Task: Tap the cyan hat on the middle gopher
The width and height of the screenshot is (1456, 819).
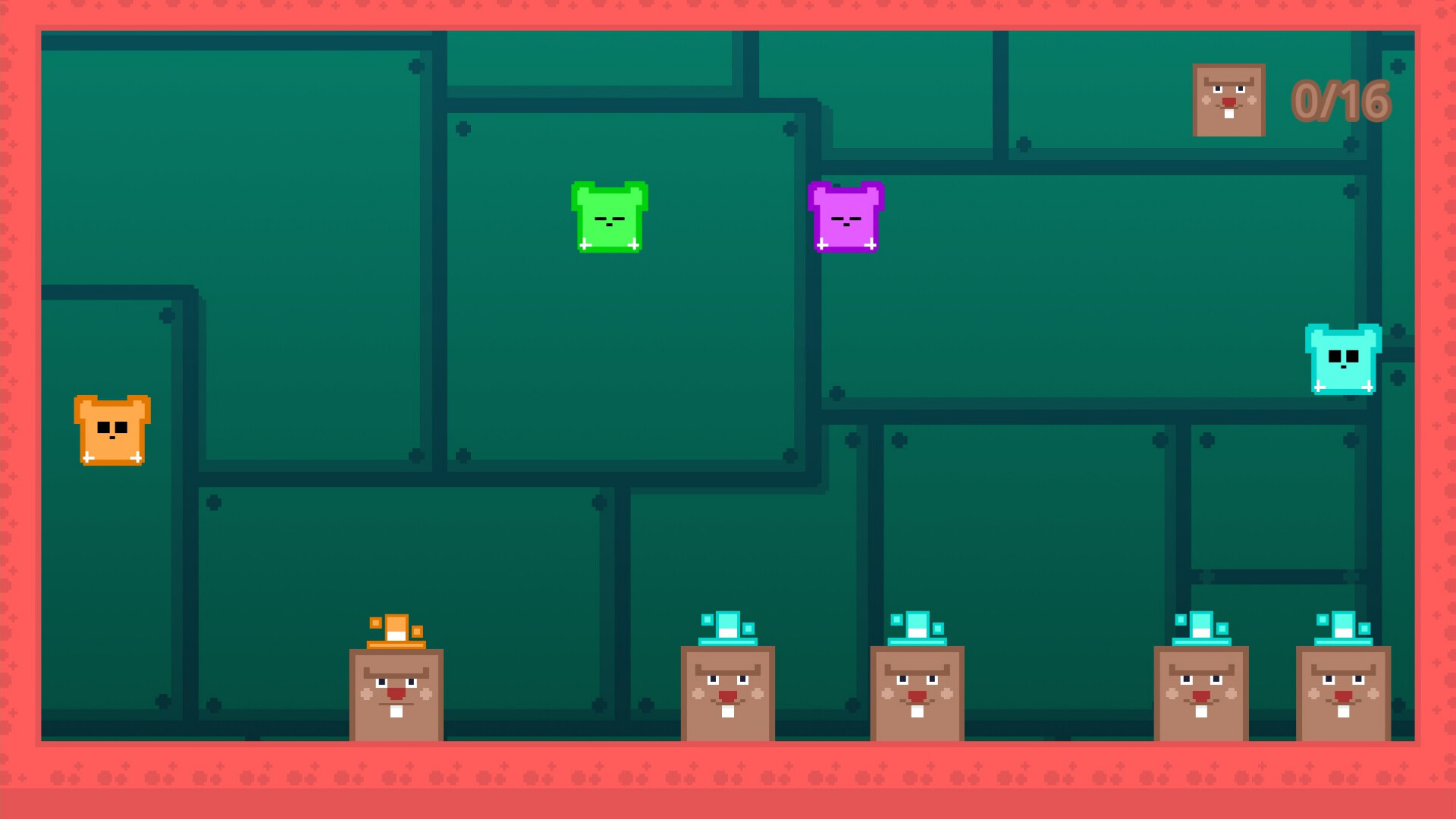Action: pyautogui.click(x=918, y=628)
